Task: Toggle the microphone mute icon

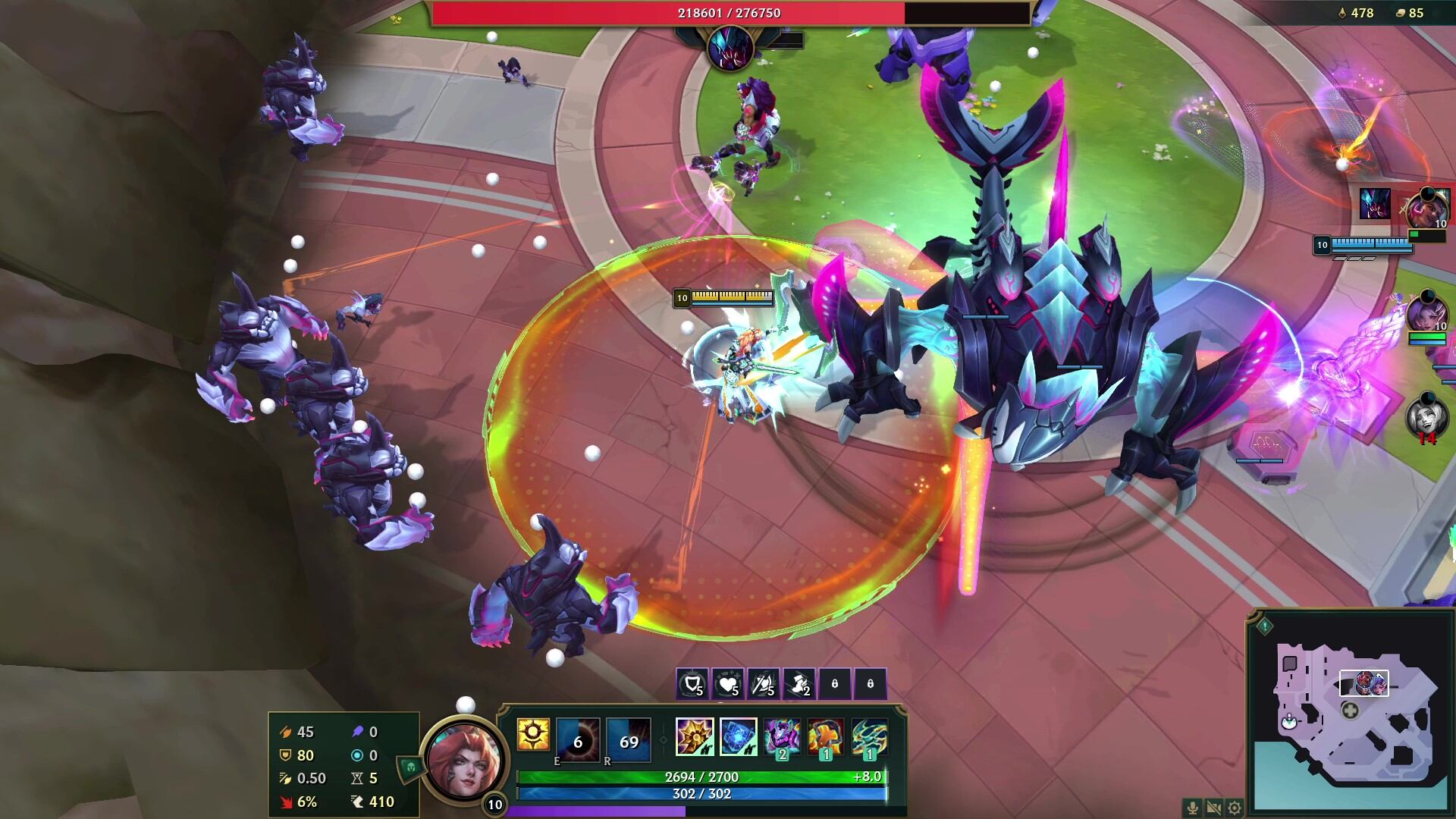Action: (x=1192, y=808)
